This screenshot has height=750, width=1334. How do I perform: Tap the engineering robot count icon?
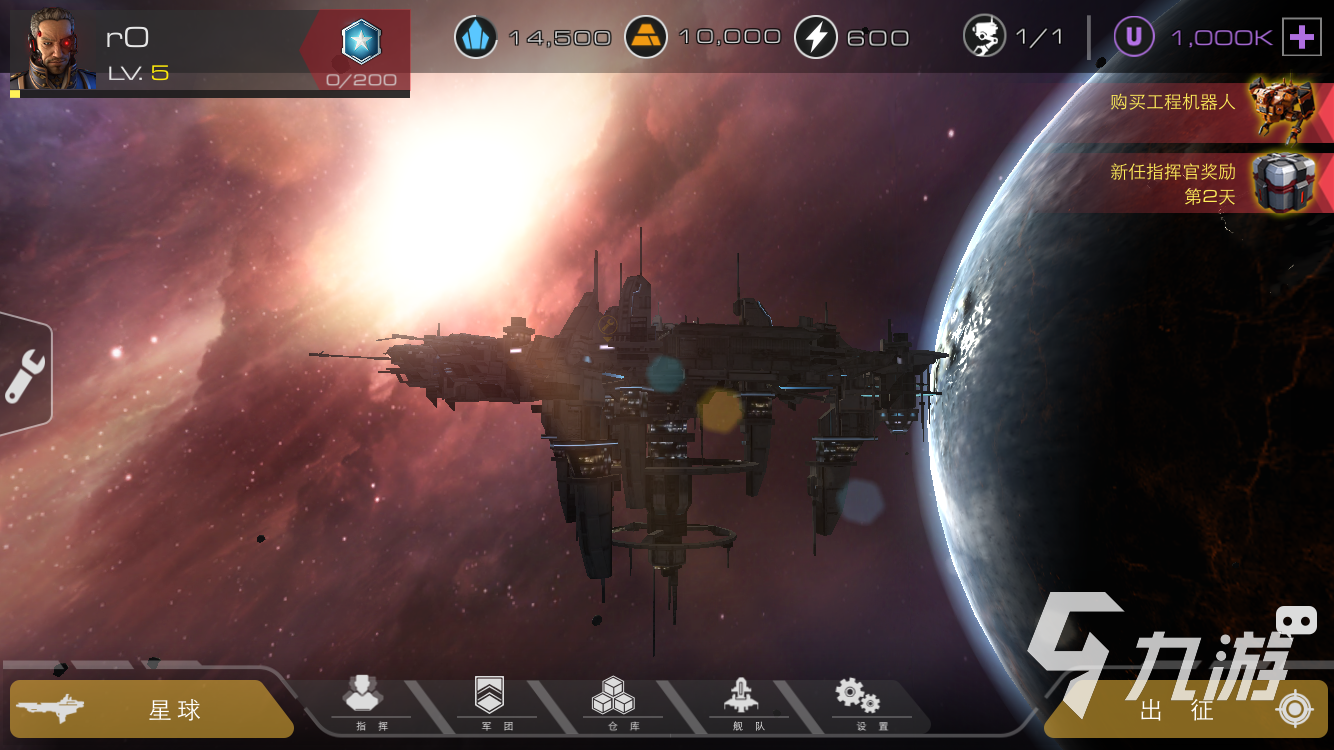pos(984,38)
